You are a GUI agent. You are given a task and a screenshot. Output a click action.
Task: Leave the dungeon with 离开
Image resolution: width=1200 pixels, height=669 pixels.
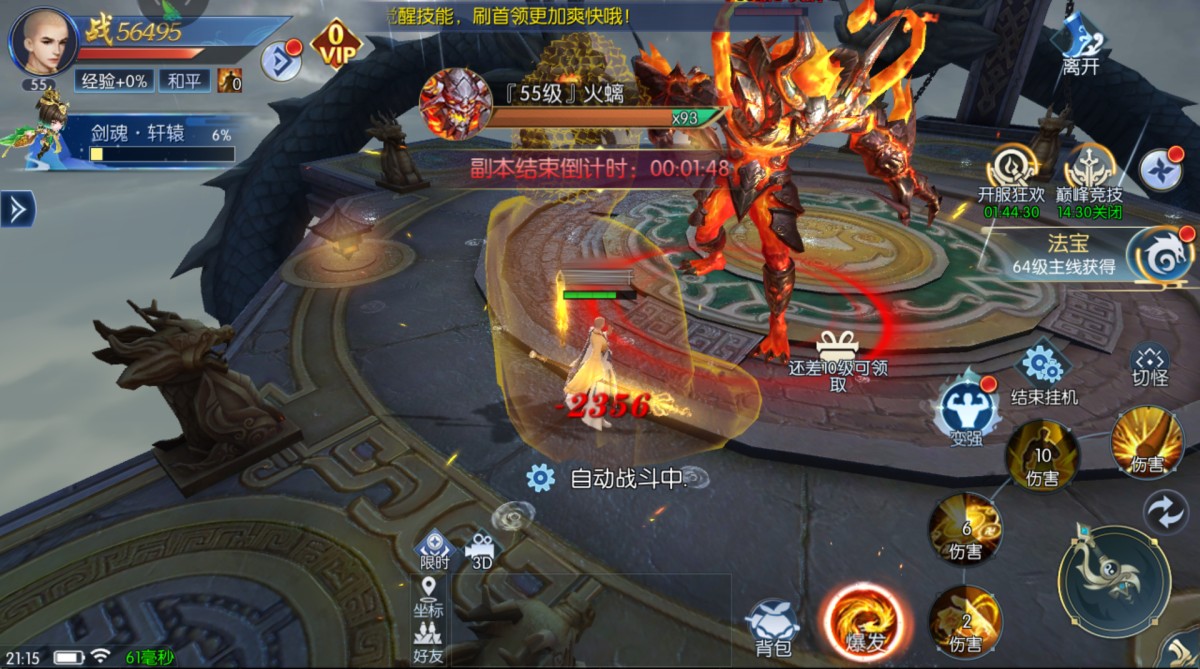click(x=1081, y=47)
